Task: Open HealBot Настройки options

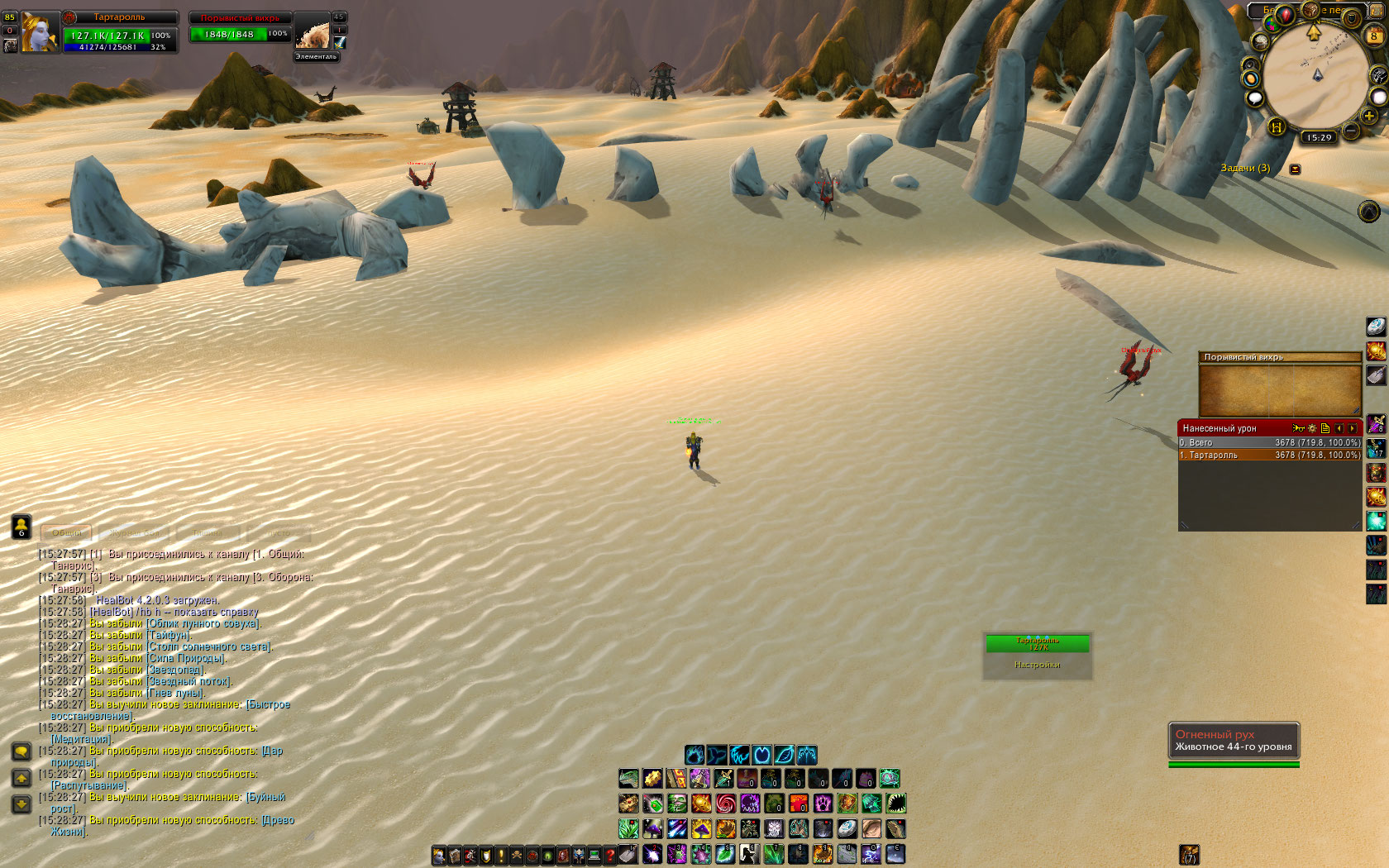Action: tap(1038, 665)
